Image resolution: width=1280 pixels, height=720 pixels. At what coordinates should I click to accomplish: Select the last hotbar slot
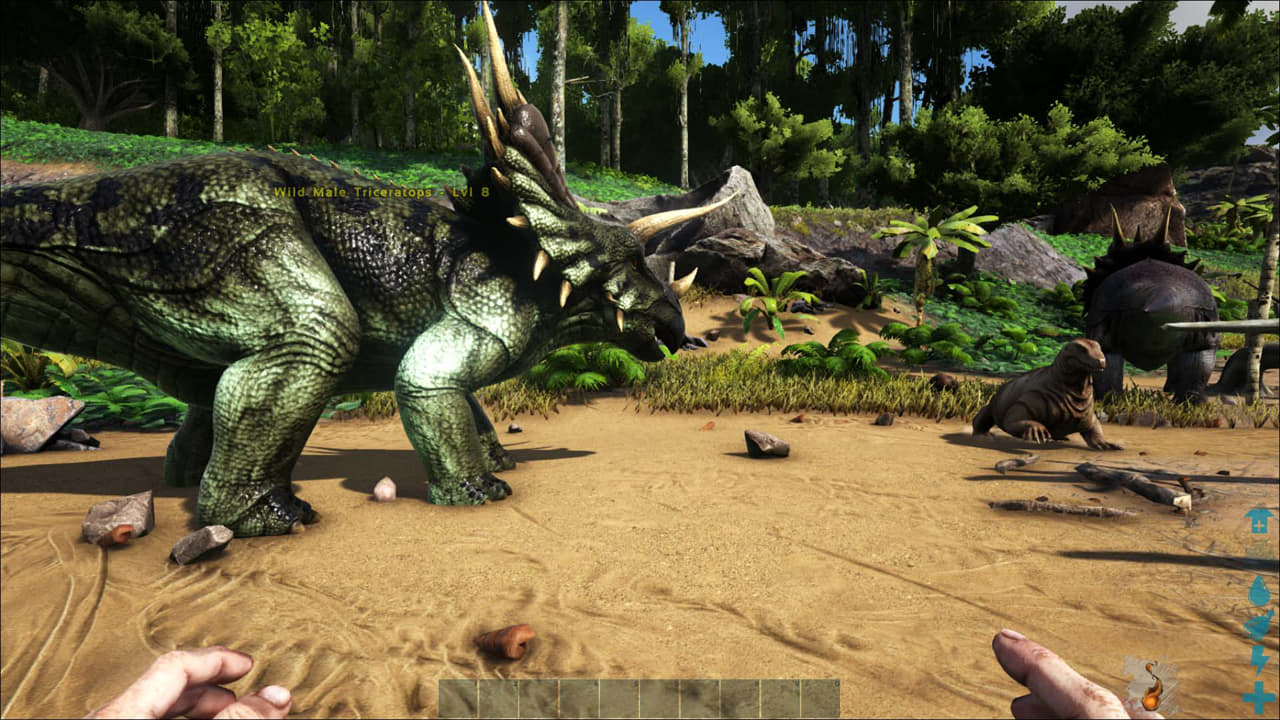click(x=818, y=697)
